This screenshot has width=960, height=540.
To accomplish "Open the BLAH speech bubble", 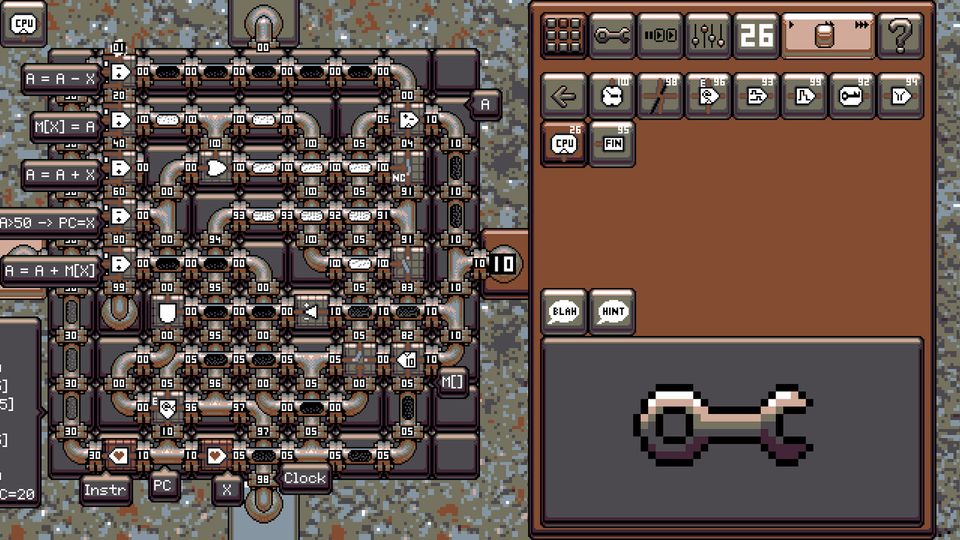I will point(564,311).
